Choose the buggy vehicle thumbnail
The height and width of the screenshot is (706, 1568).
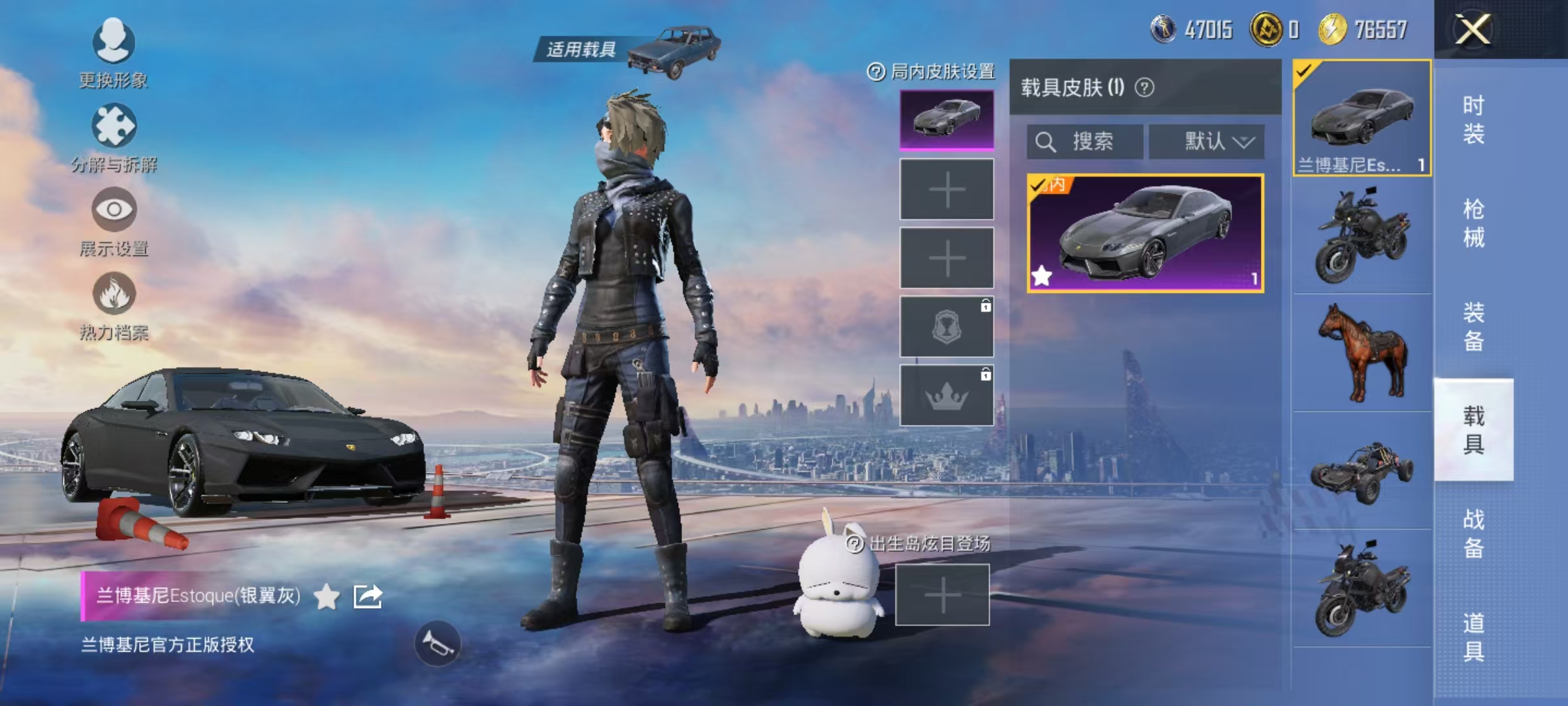[x=1362, y=471]
